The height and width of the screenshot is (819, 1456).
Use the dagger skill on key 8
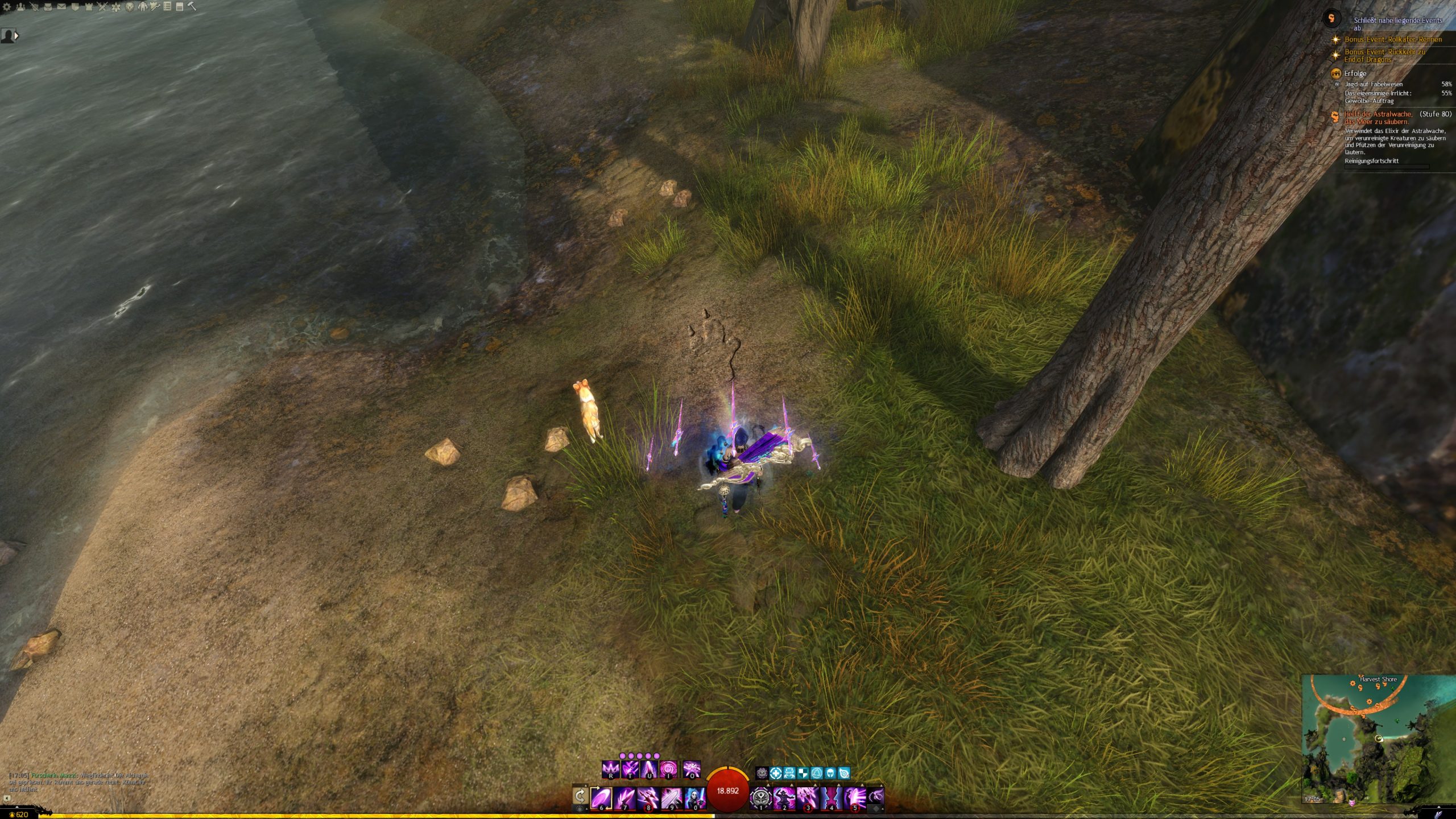tap(648, 798)
